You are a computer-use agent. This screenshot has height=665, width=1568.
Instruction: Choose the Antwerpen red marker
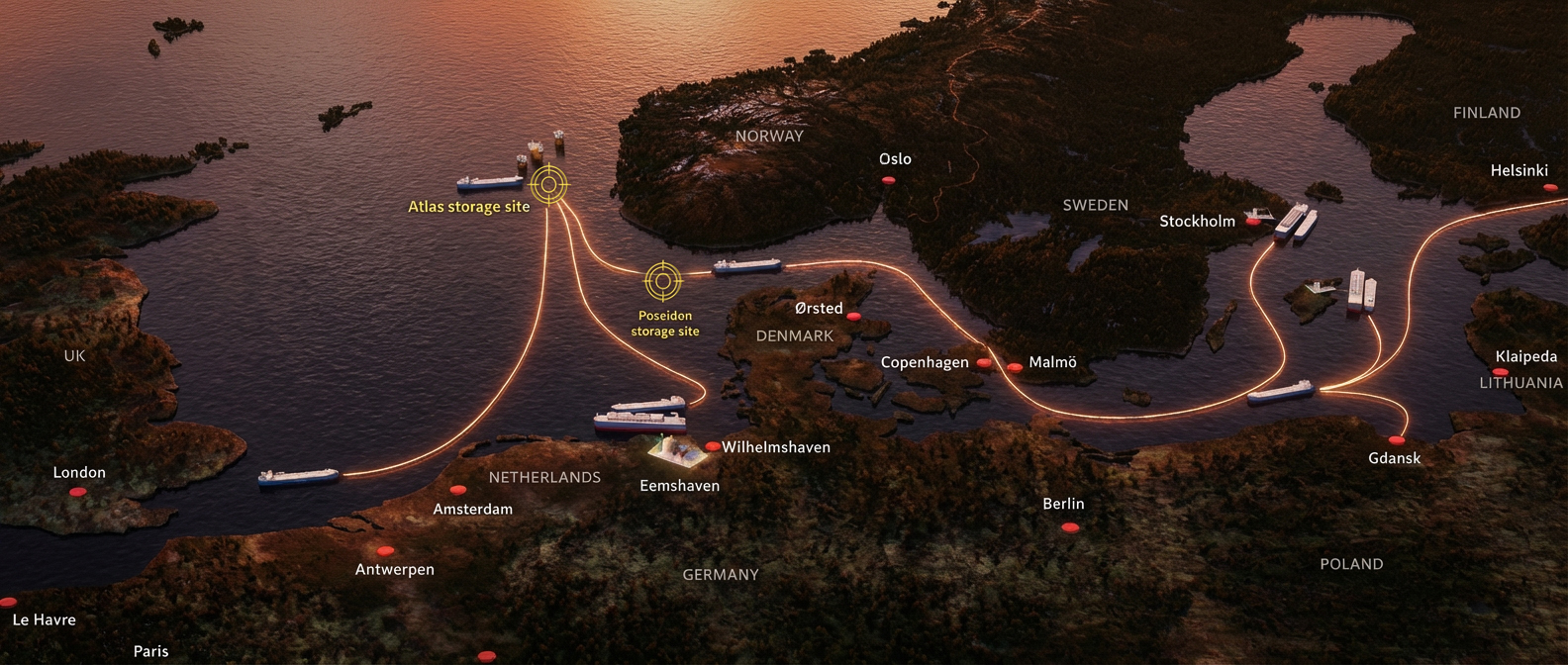385,551
